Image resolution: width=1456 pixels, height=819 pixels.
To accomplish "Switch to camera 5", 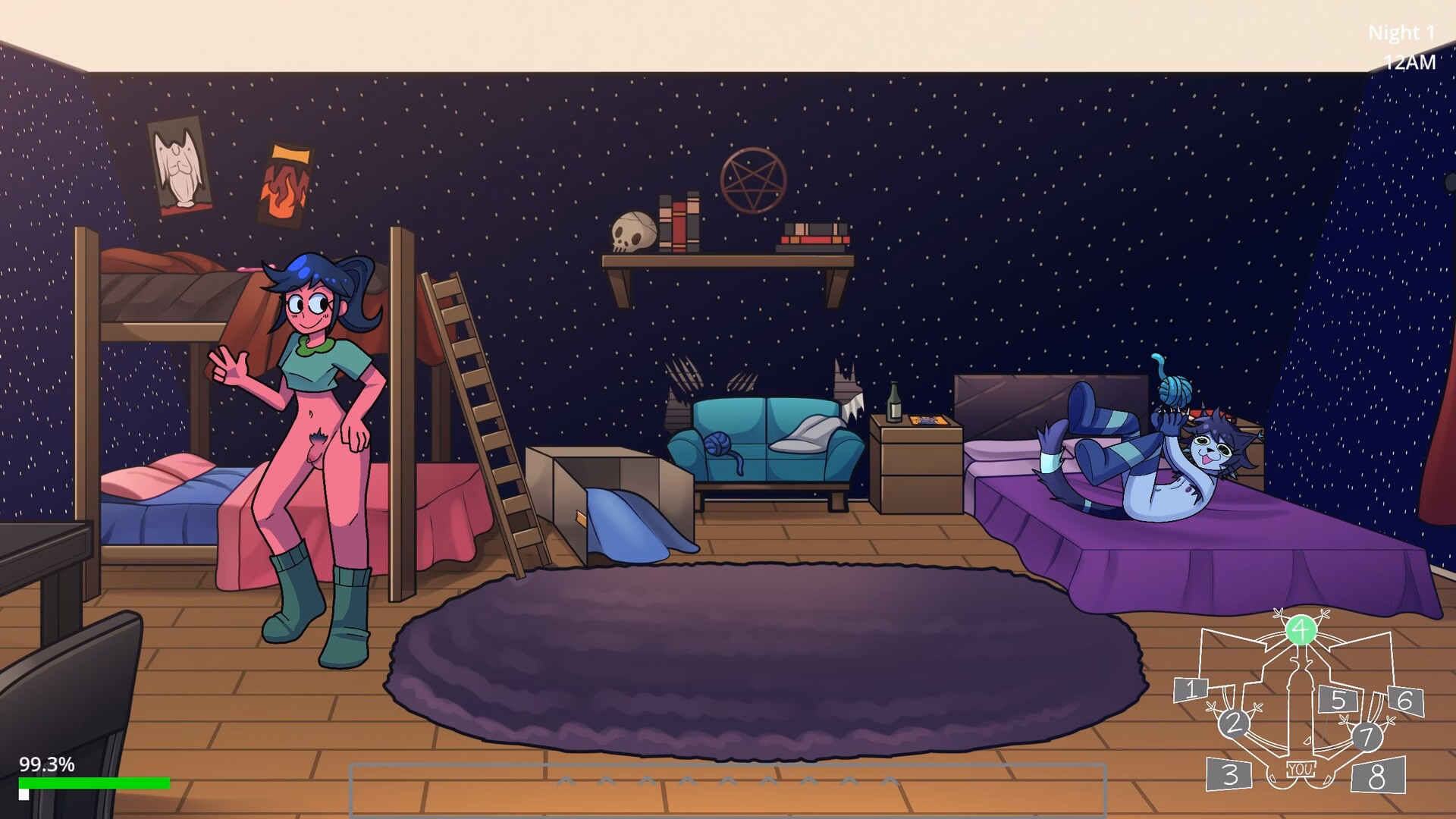I will (x=1338, y=699).
